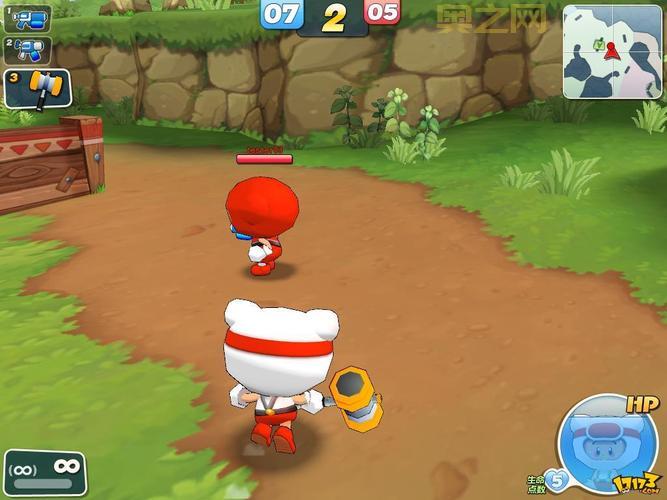
Task: Switch to the slot 2 water pistol
Action: pos(25,47)
